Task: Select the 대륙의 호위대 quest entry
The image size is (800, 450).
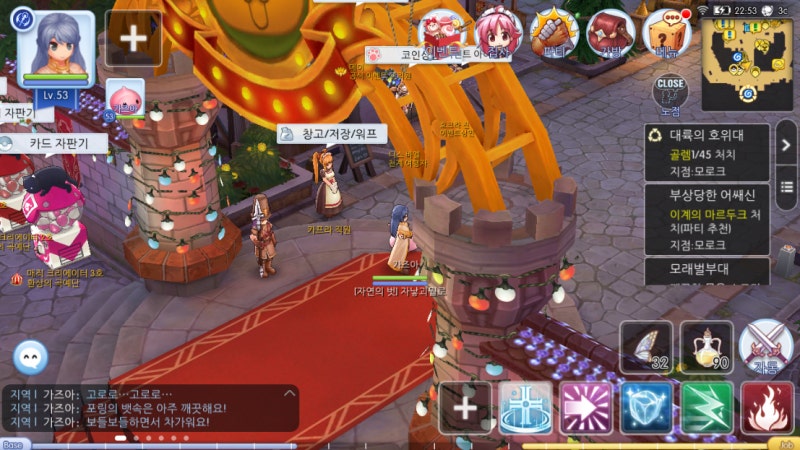Action: [x=706, y=152]
